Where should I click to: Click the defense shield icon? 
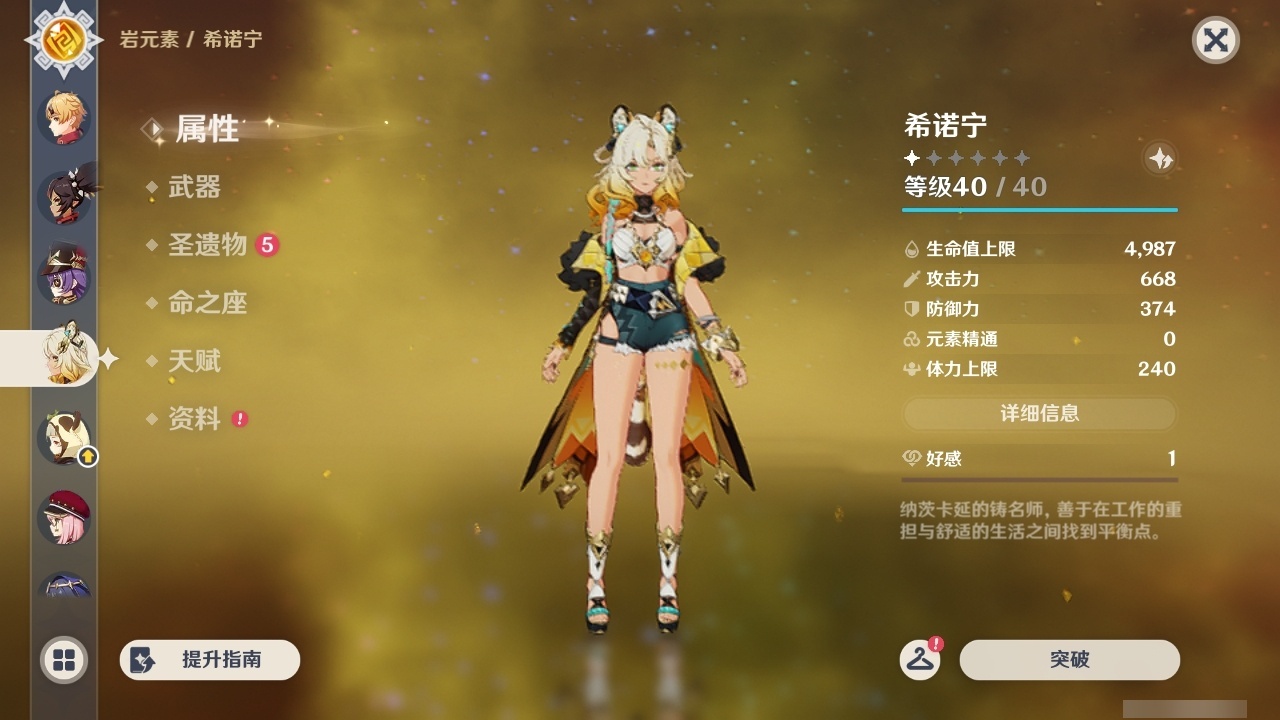tap(910, 309)
